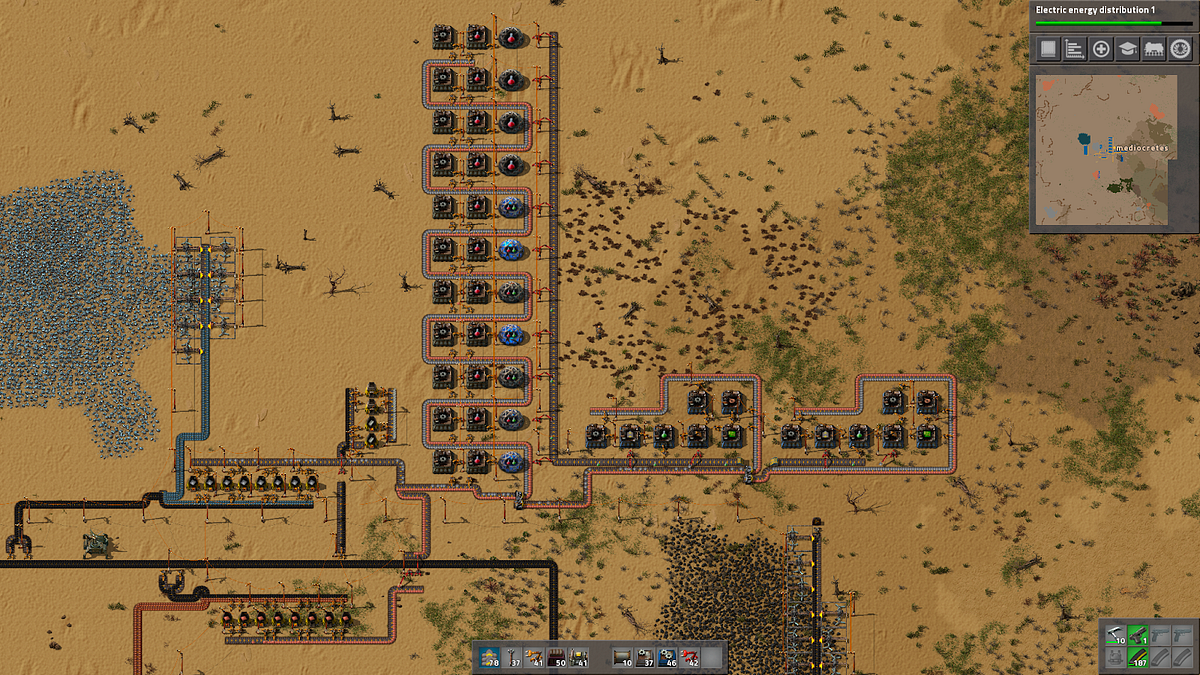Select the hotbar slot with 10 items
The height and width of the screenshot is (675, 1200).
pos(622,656)
